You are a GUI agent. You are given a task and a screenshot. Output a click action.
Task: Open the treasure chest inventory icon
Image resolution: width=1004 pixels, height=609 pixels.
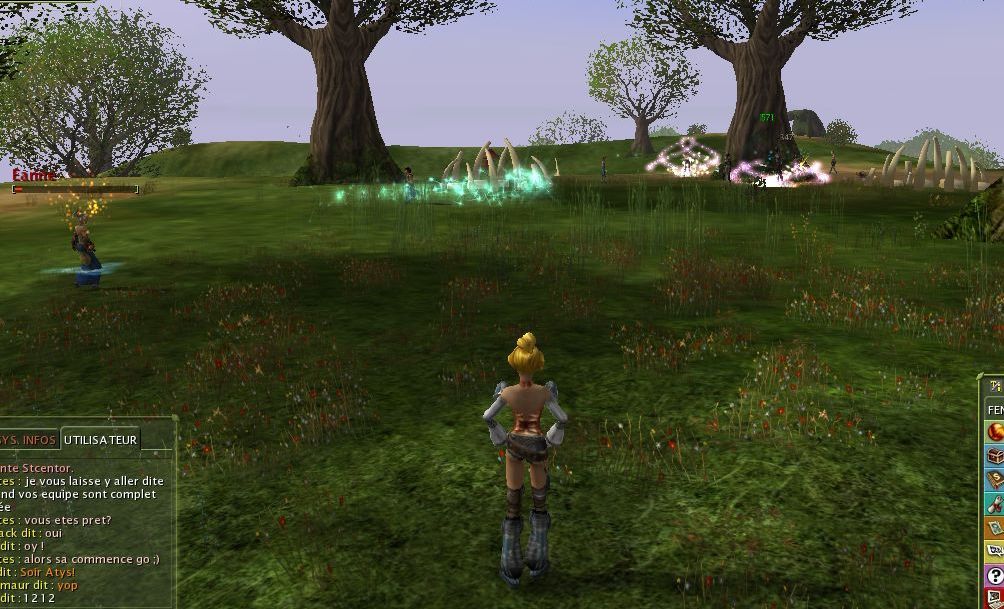995,456
